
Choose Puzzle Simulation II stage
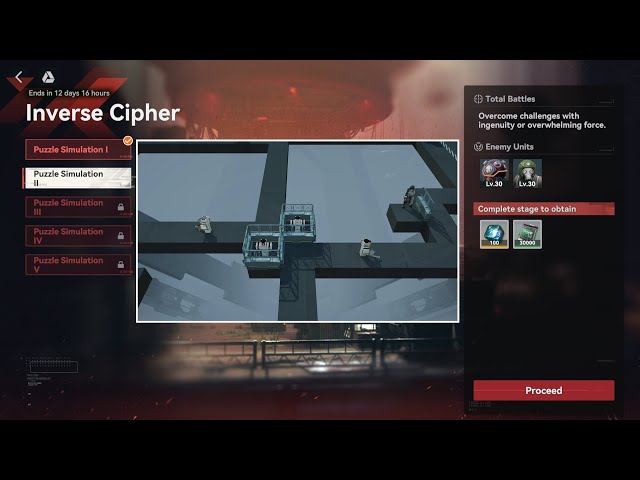pos(76,178)
